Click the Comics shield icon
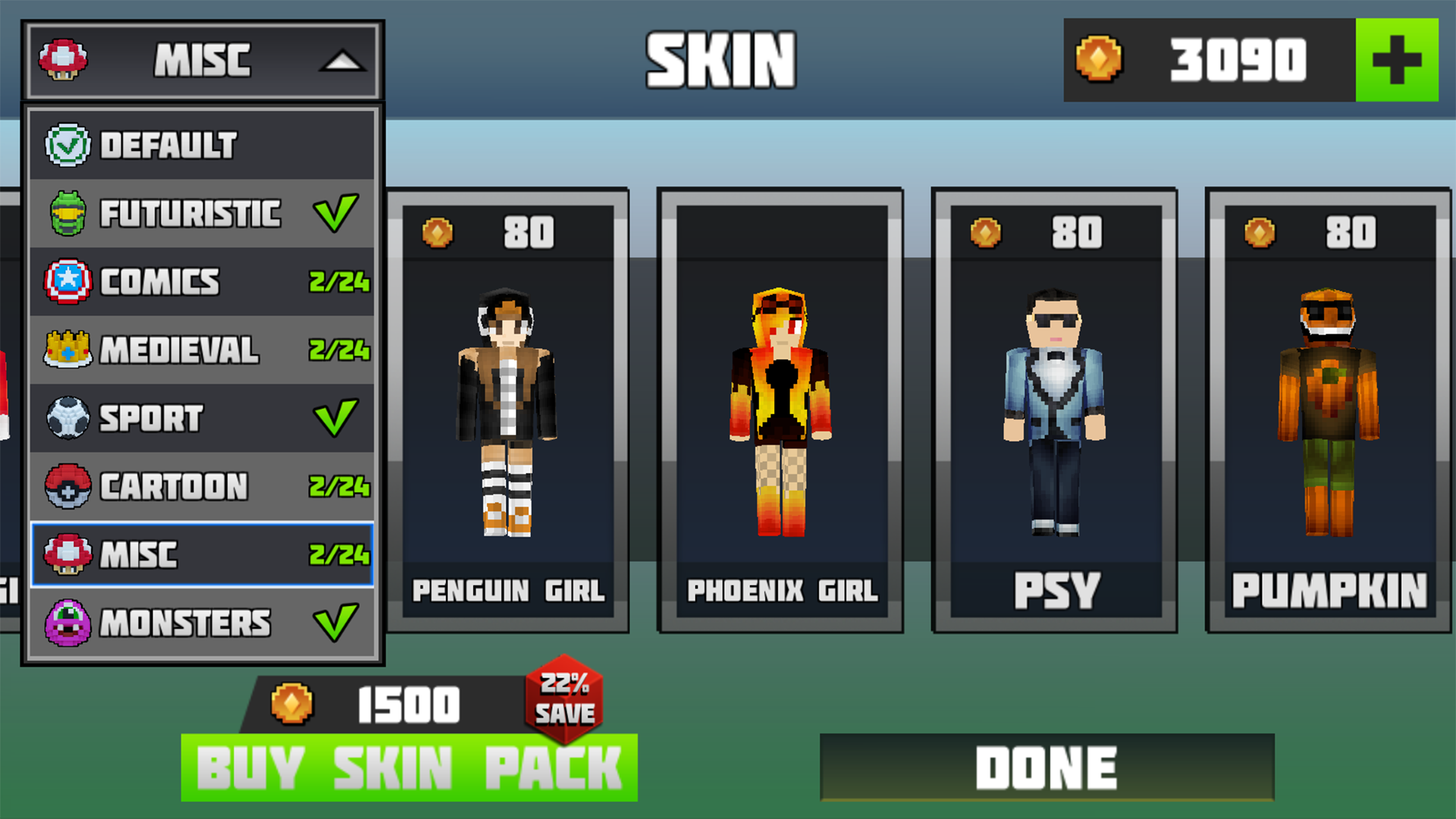 point(68,281)
